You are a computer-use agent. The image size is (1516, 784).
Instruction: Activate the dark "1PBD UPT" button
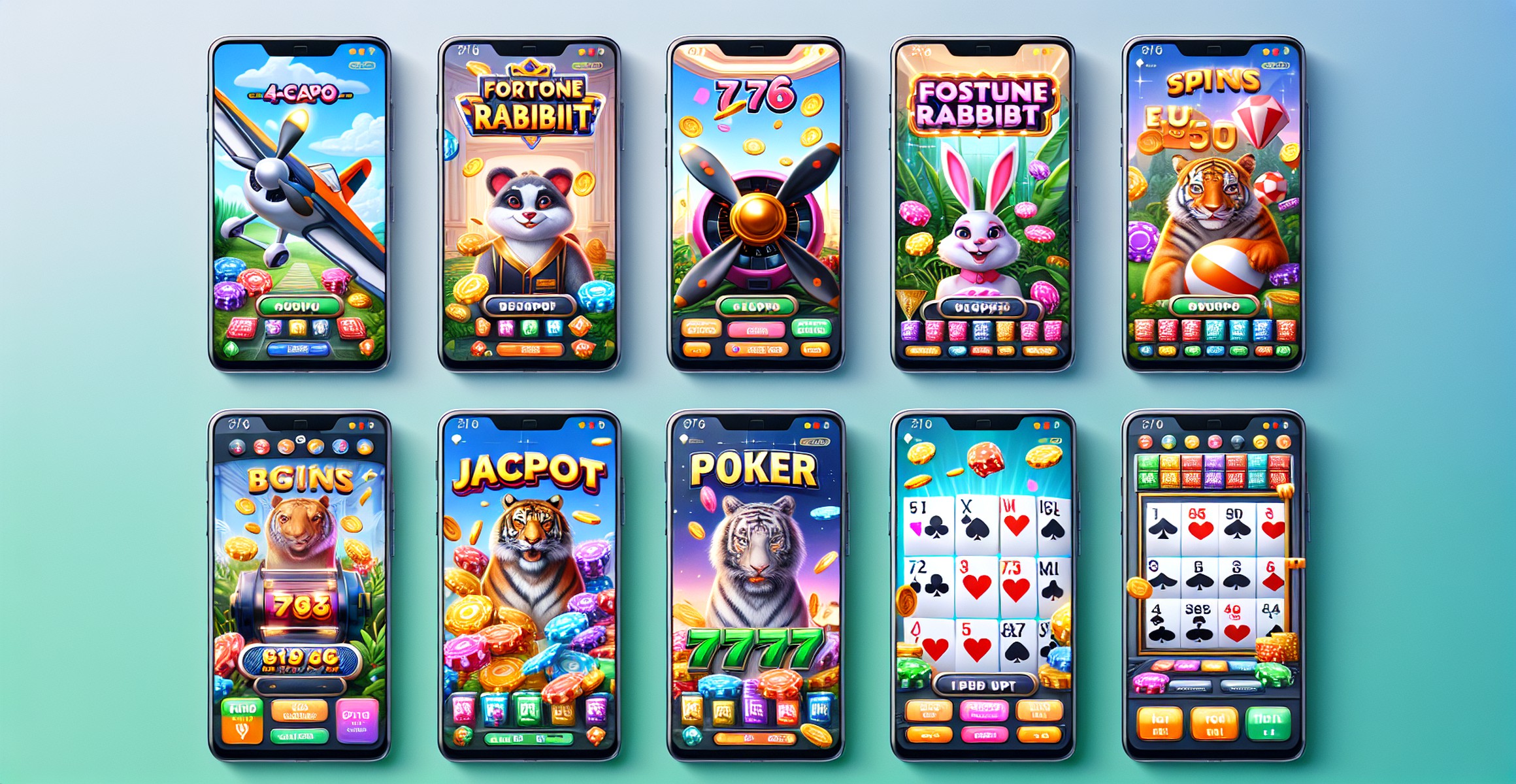pos(984,685)
